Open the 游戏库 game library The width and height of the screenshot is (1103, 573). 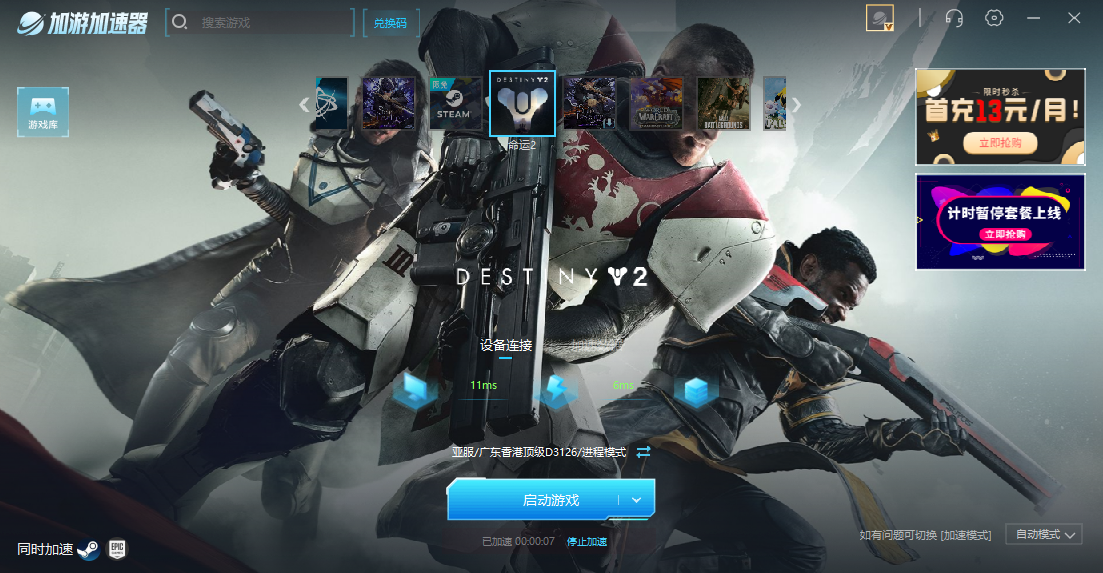[43, 112]
